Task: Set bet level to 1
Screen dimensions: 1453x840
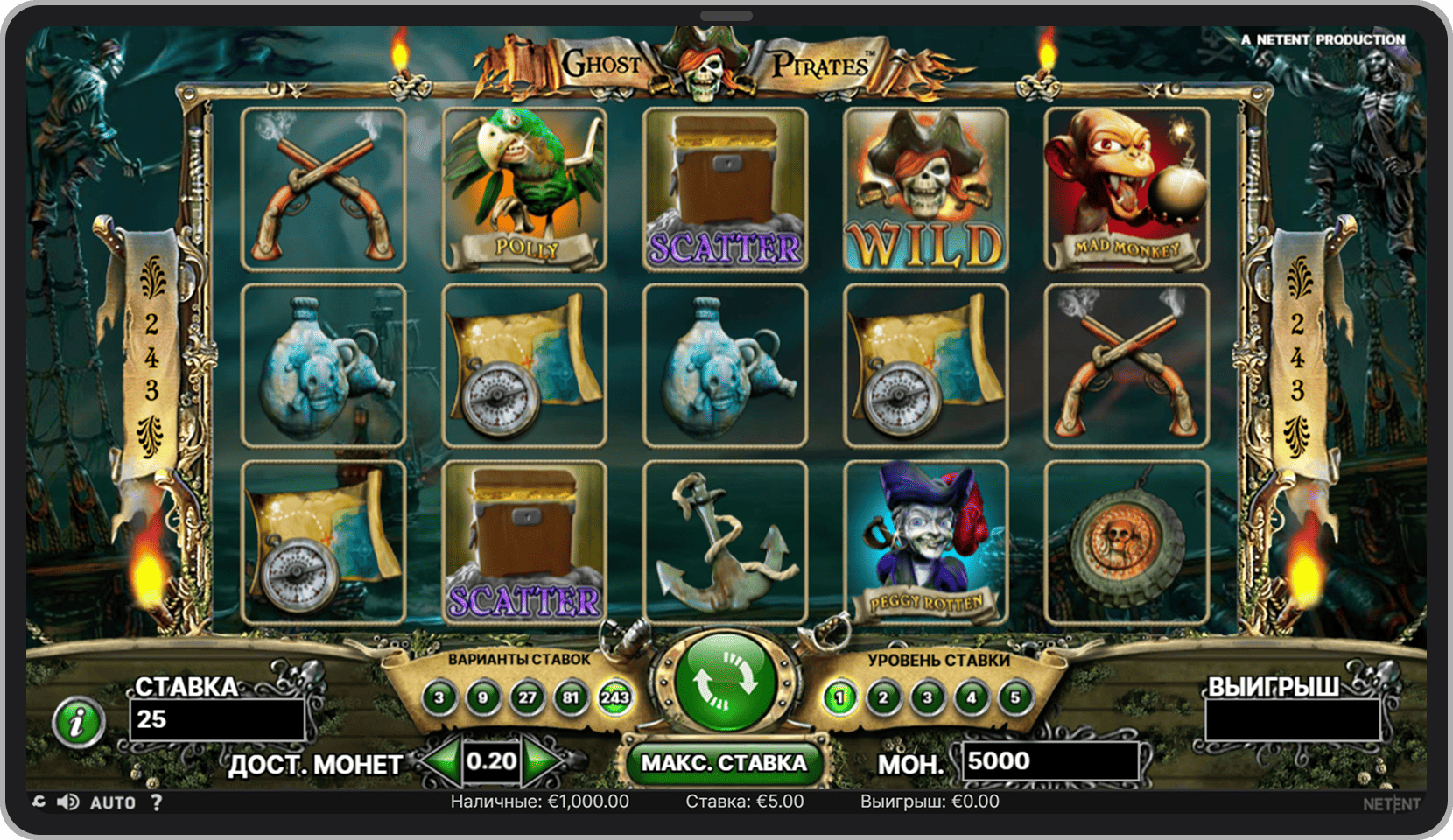Action: (839, 697)
